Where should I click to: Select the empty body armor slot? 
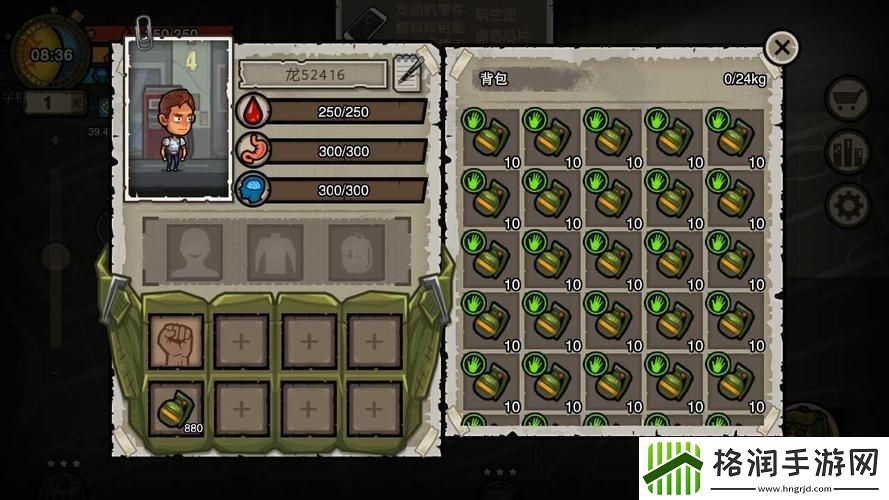pos(275,251)
